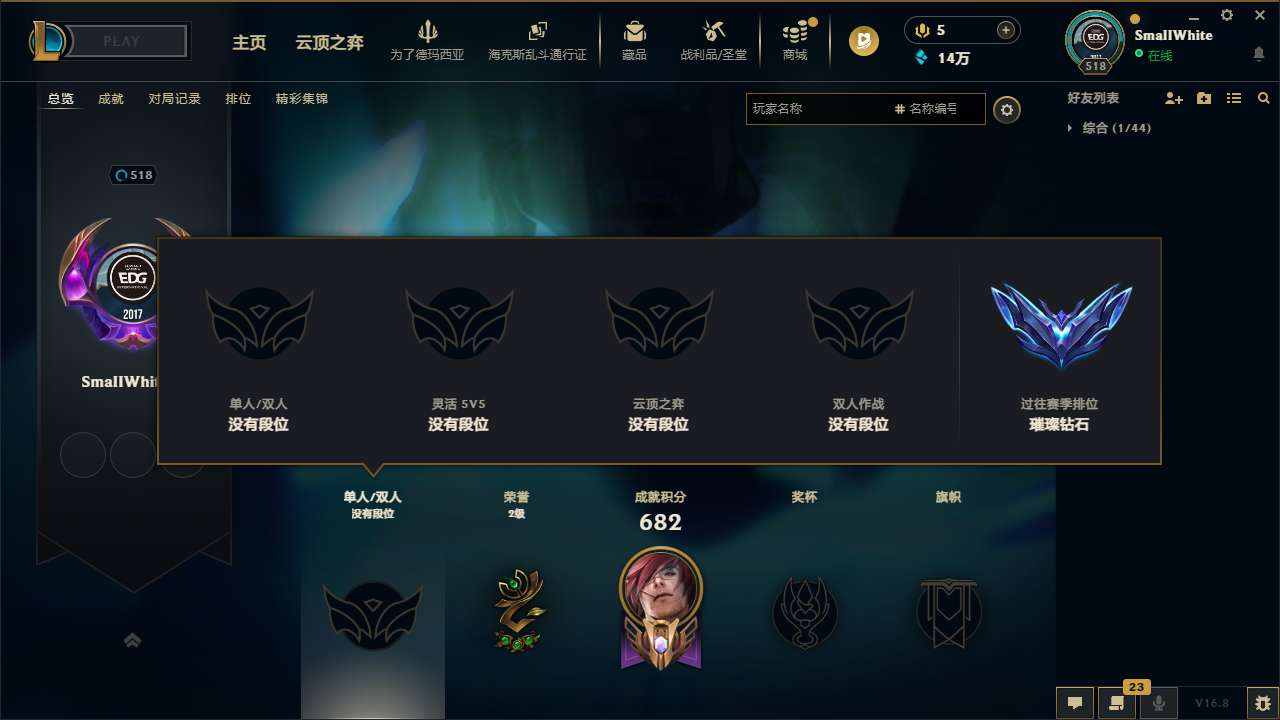Click the add friend icon in friends panel
The image size is (1280, 720).
pyautogui.click(x=1172, y=98)
